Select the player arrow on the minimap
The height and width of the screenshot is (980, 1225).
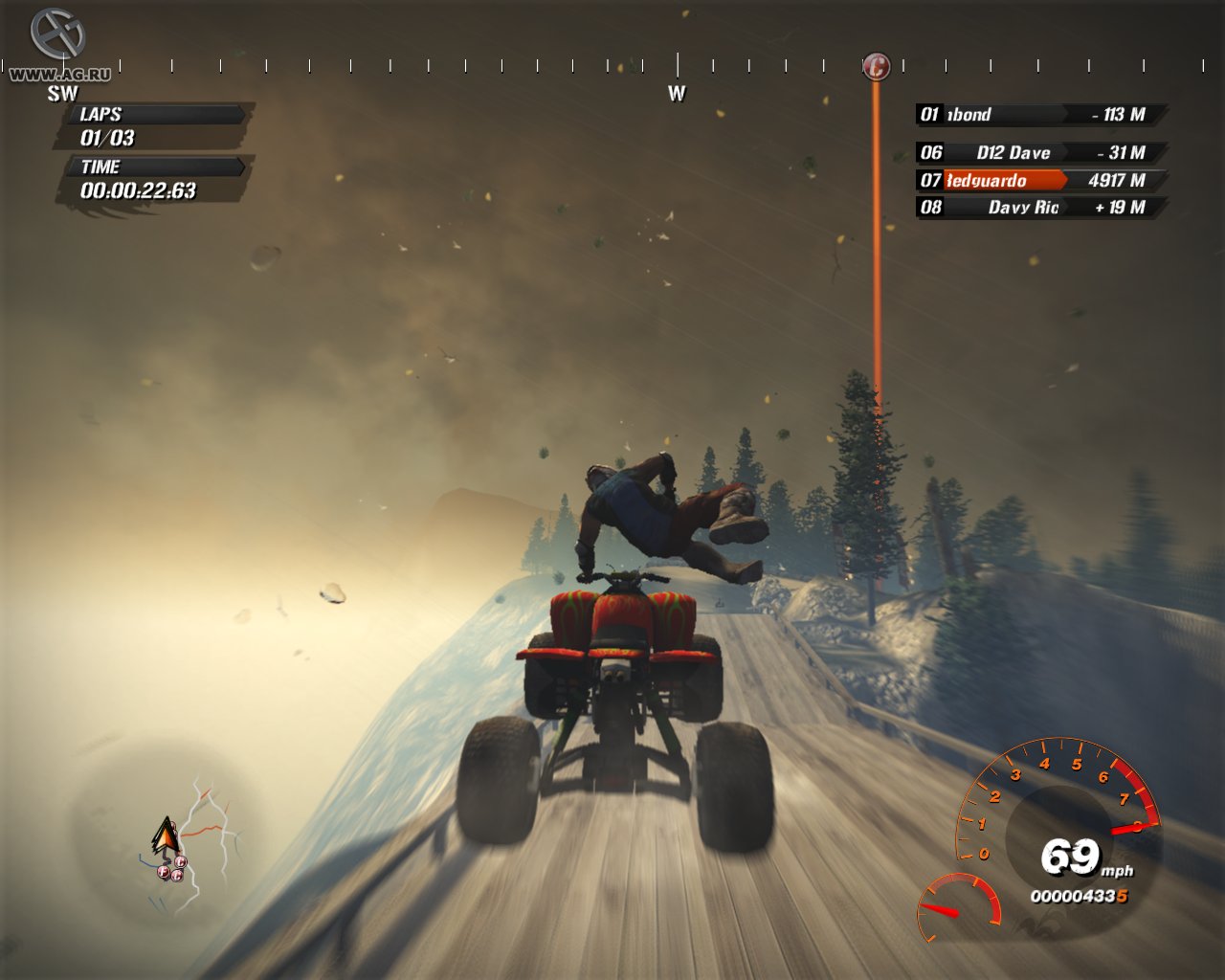click(x=165, y=833)
